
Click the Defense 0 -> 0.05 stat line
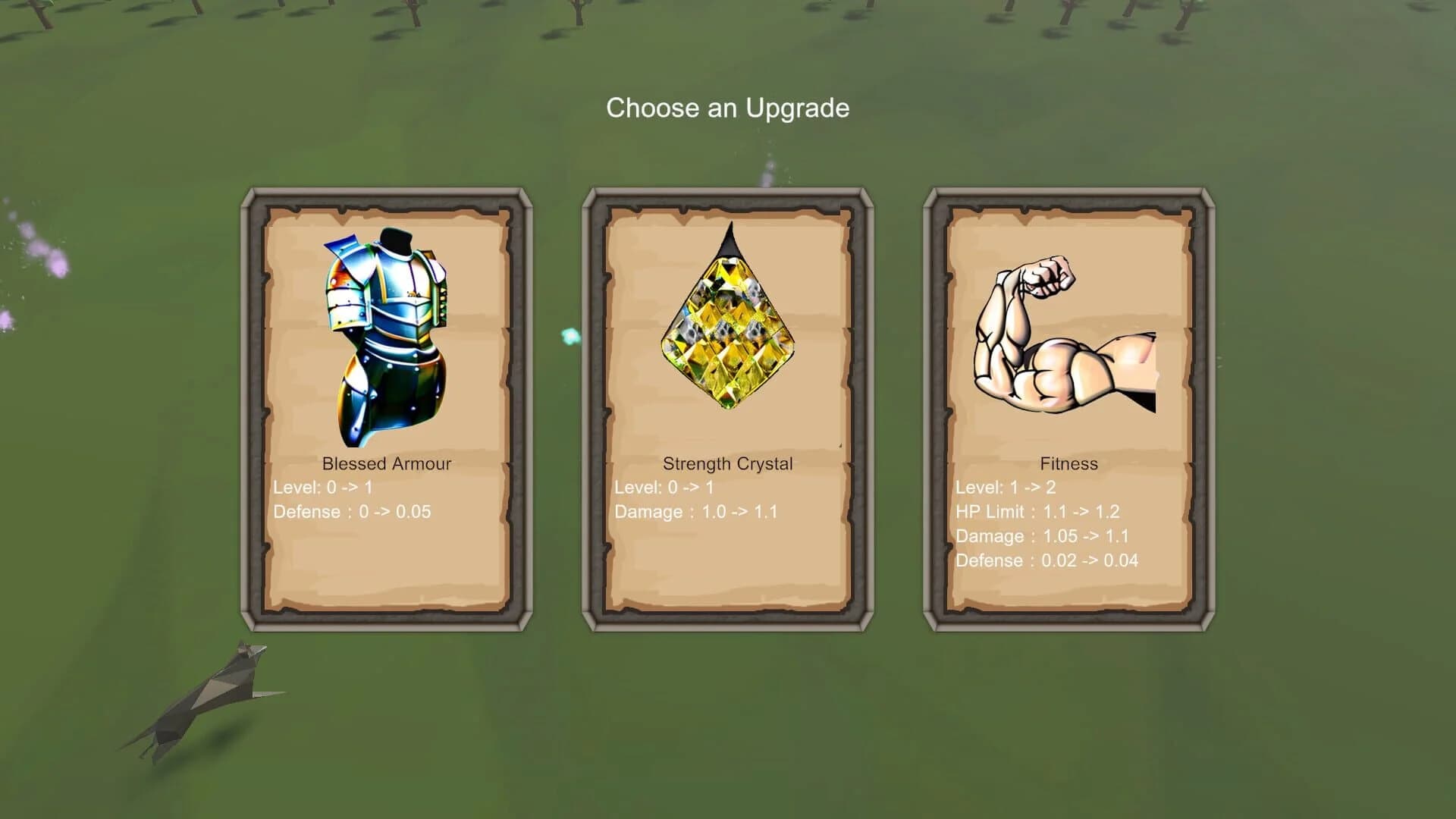351,512
